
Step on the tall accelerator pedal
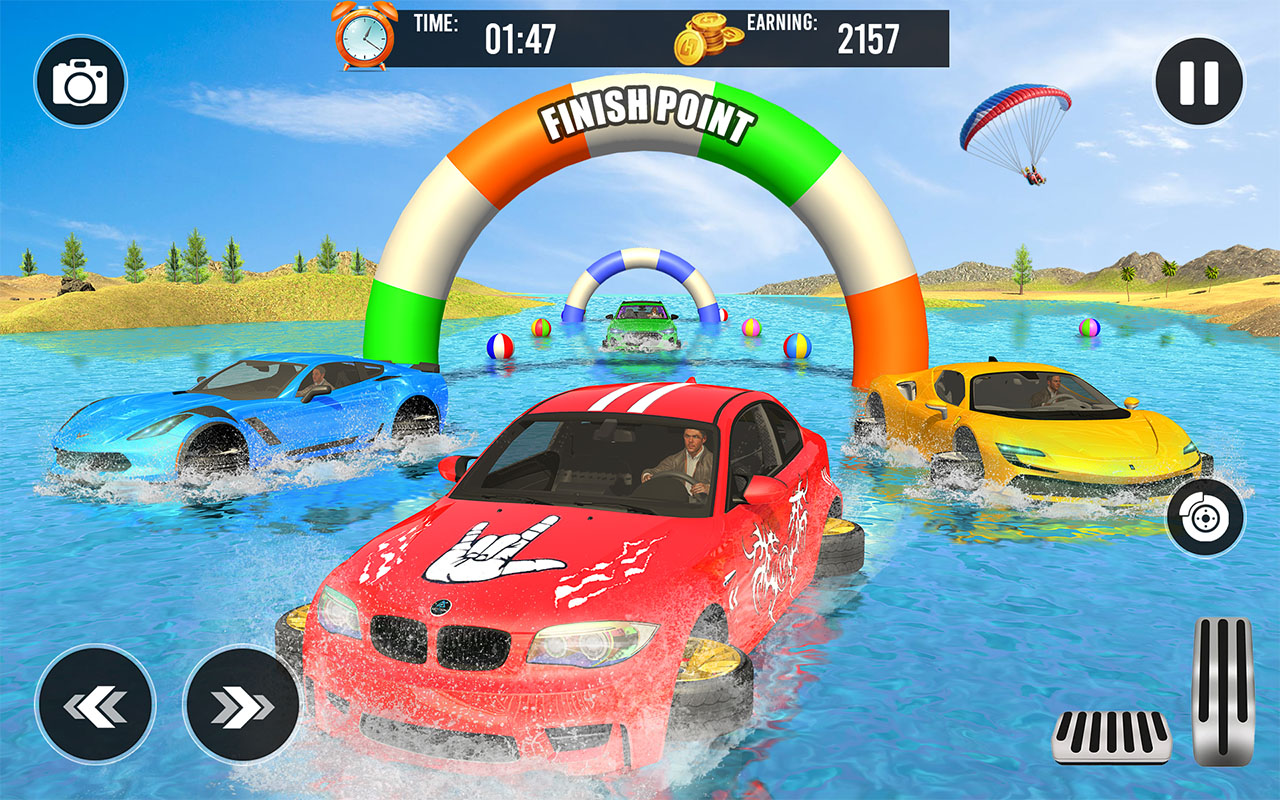1223,691
